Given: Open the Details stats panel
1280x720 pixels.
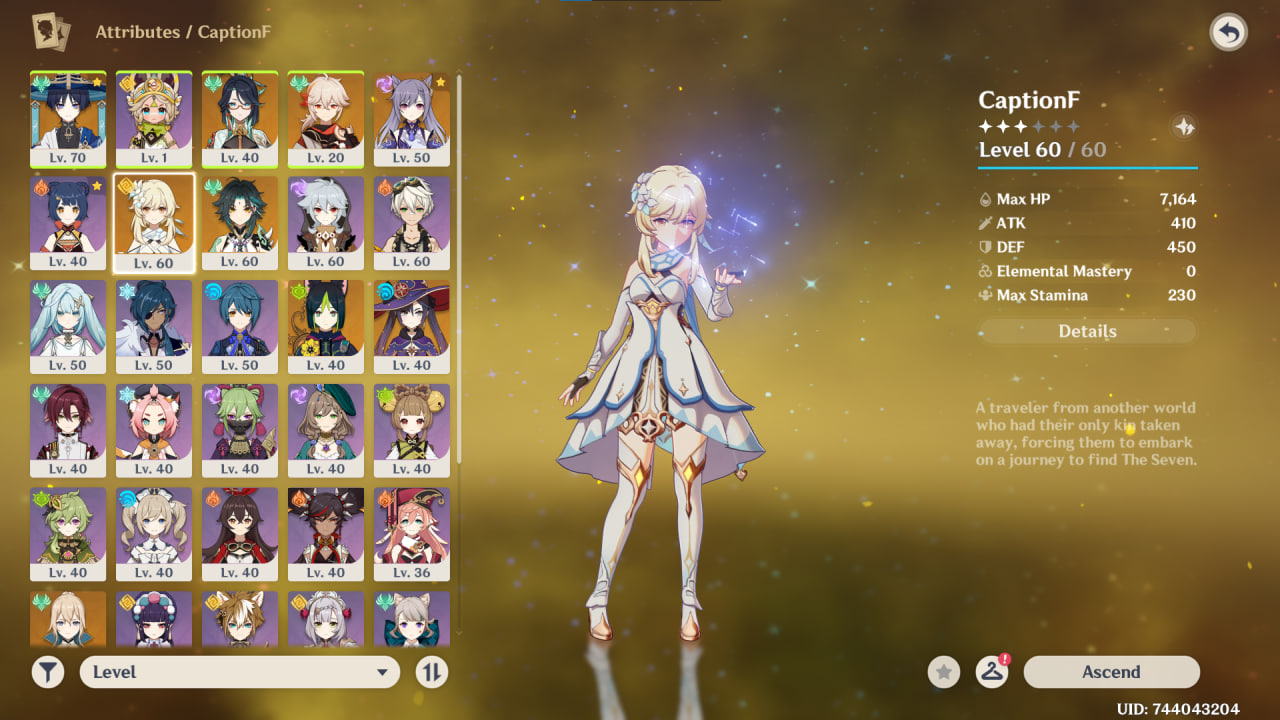Looking at the screenshot, I should (1087, 332).
